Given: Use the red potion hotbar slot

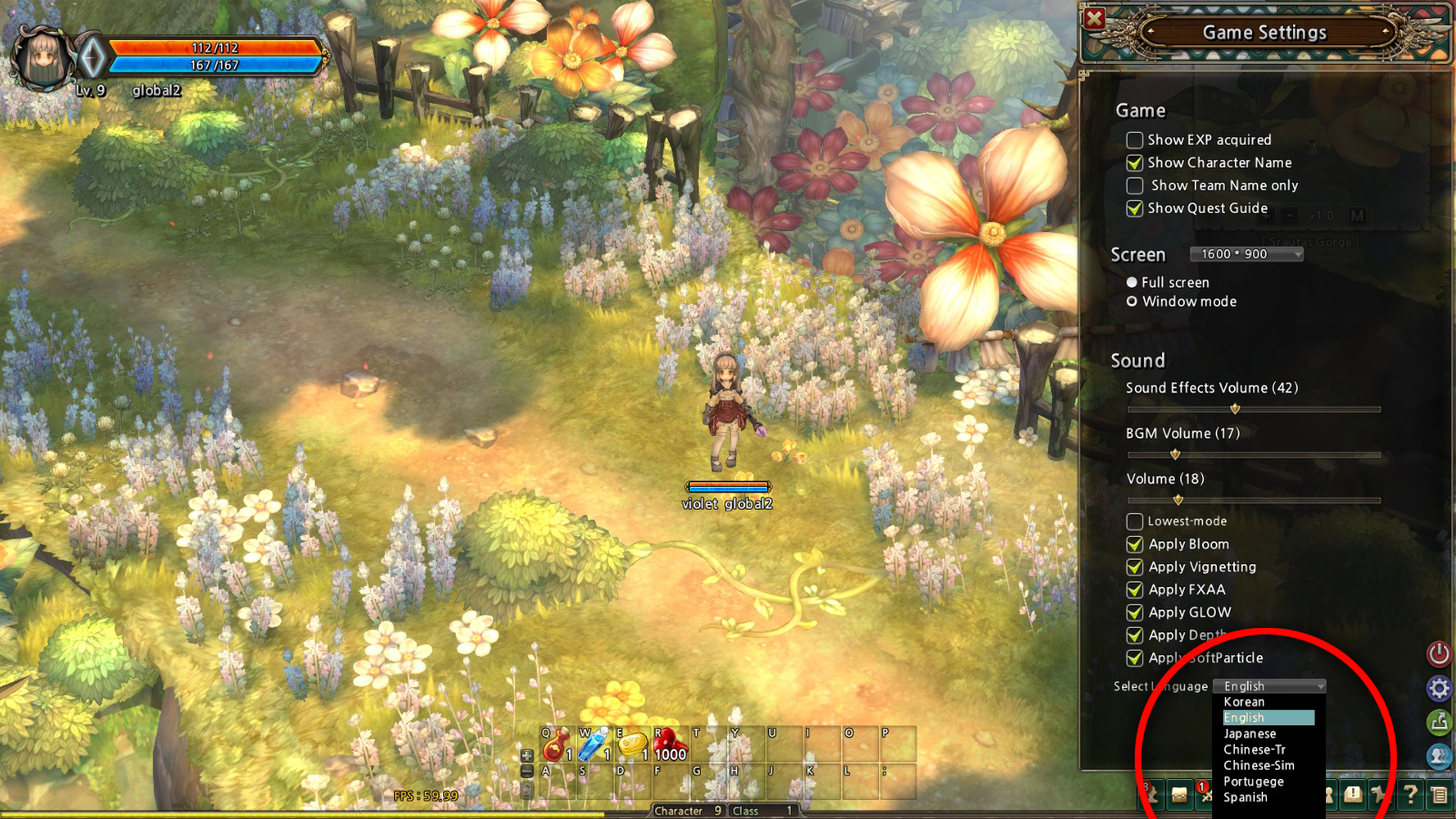Looking at the screenshot, I should [x=557, y=744].
